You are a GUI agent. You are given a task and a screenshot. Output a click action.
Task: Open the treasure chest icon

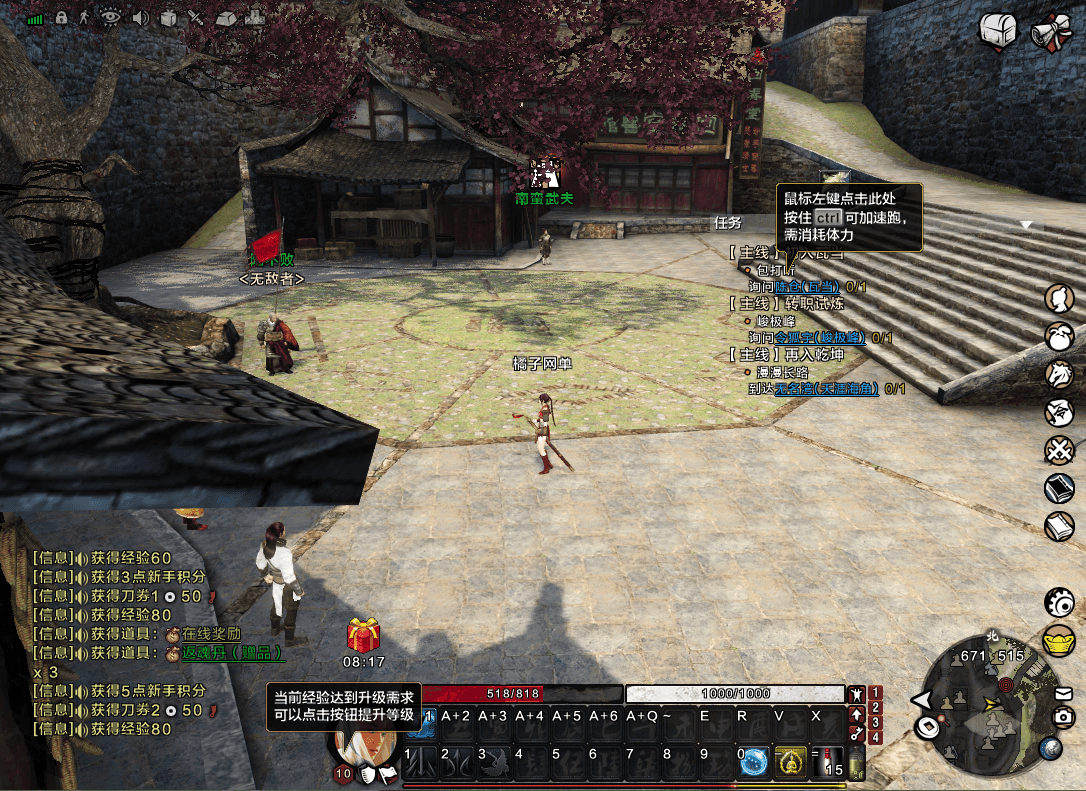click(997, 30)
